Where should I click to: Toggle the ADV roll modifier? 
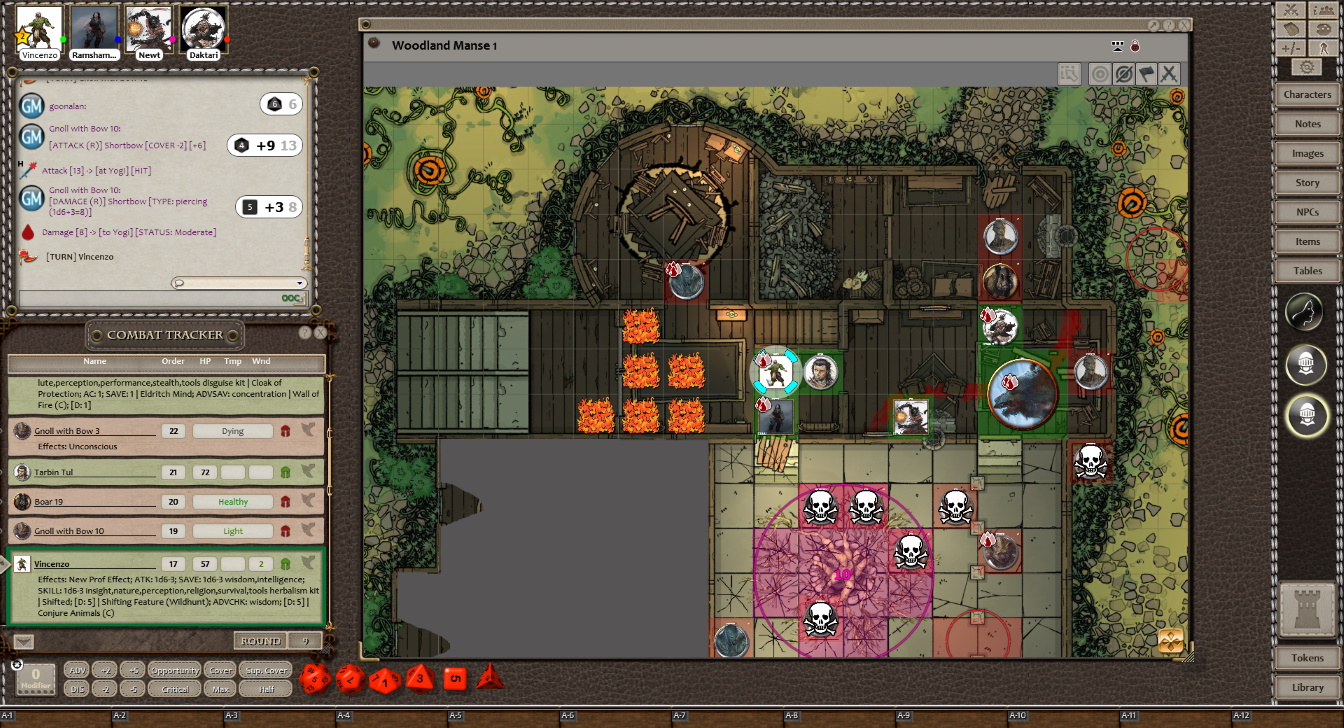[76, 670]
